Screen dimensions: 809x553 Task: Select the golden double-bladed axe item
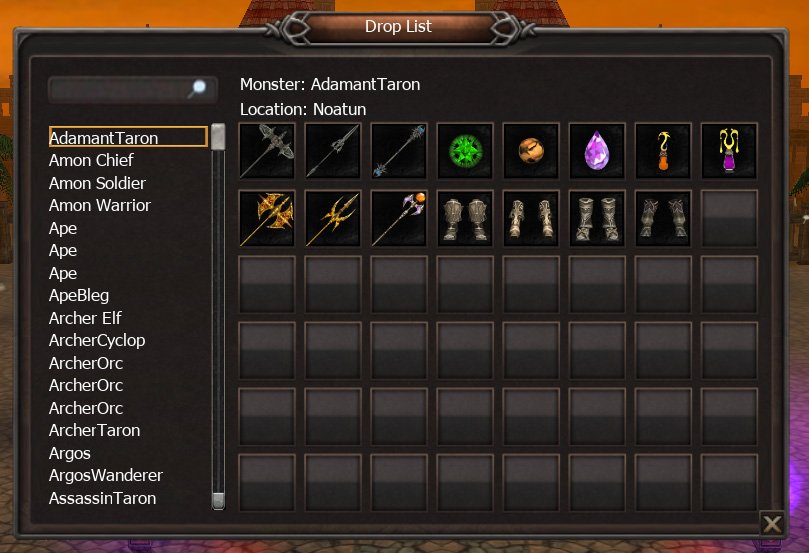click(267, 218)
